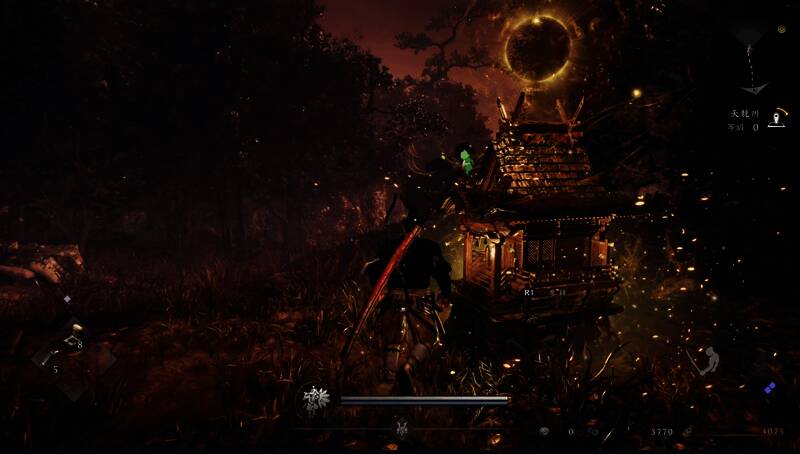Click the samurai stance silhouette icon
The image size is (800, 454).
coord(711,361)
